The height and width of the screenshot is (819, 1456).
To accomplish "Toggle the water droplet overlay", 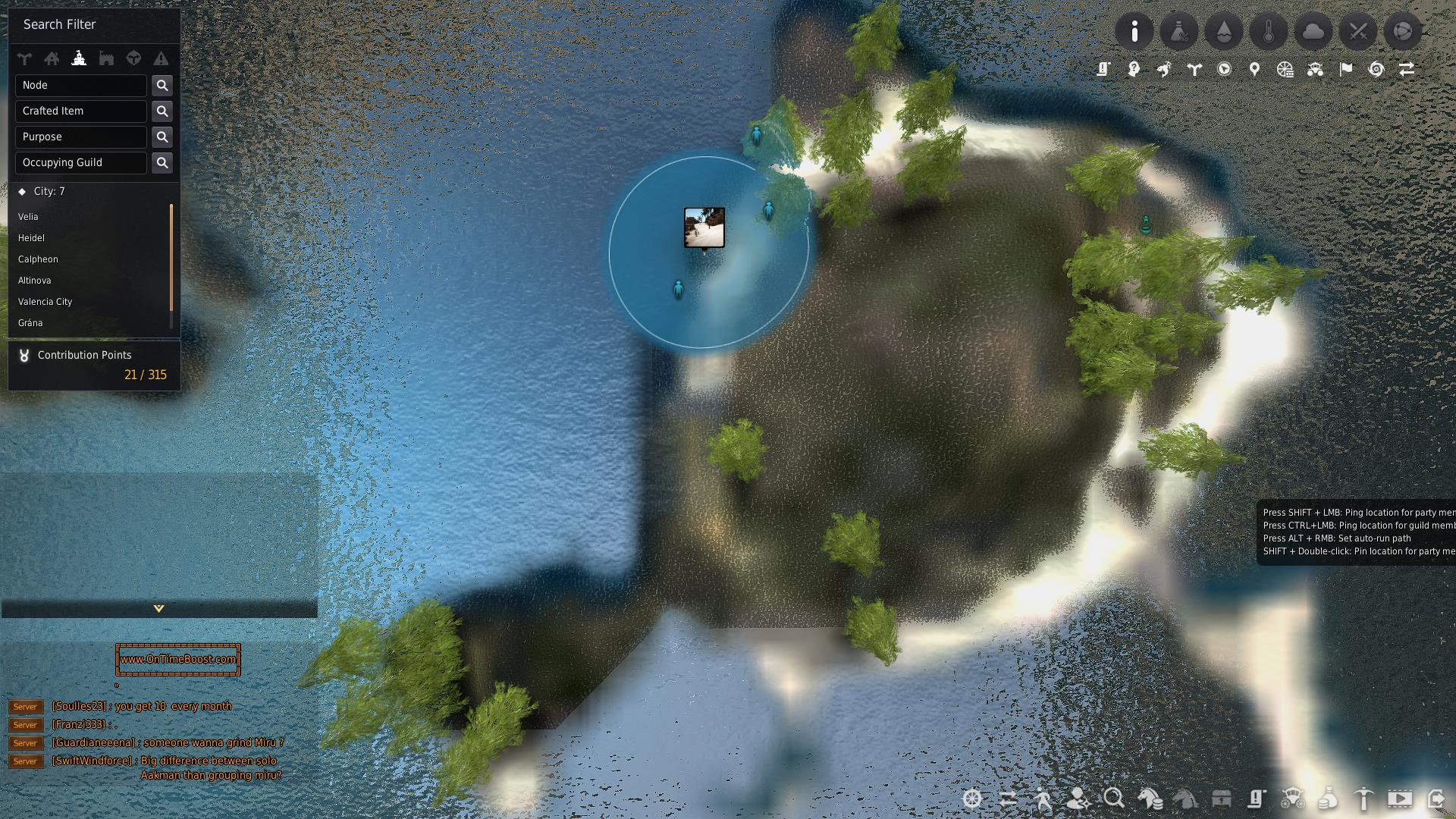I will pyautogui.click(x=1224, y=32).
